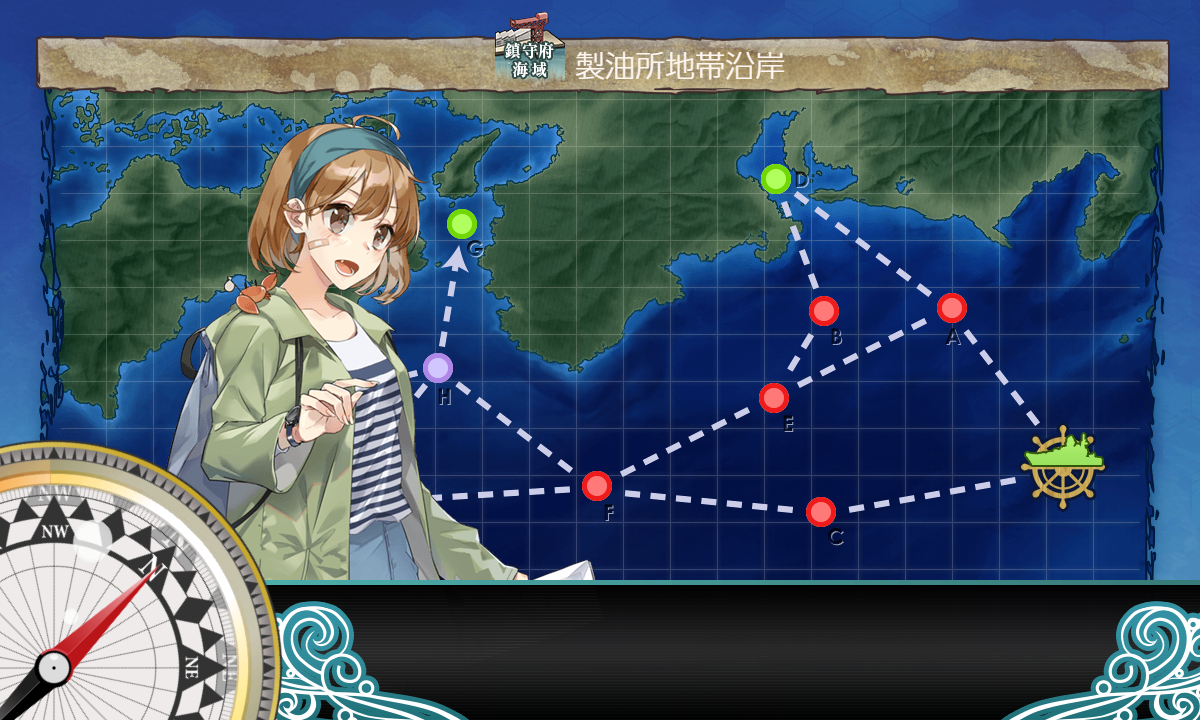
Task: Choose green node D near the coast
Action: point(776,179)
